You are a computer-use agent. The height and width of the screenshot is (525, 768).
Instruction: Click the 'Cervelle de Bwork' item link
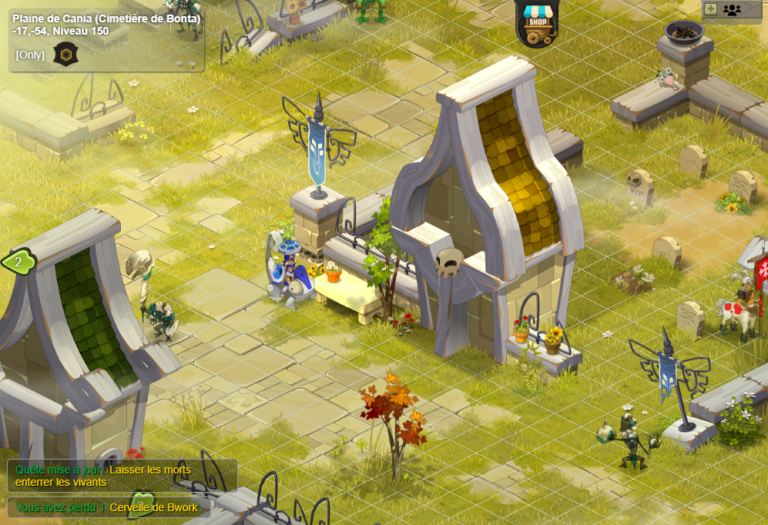[x=154, y=508]
